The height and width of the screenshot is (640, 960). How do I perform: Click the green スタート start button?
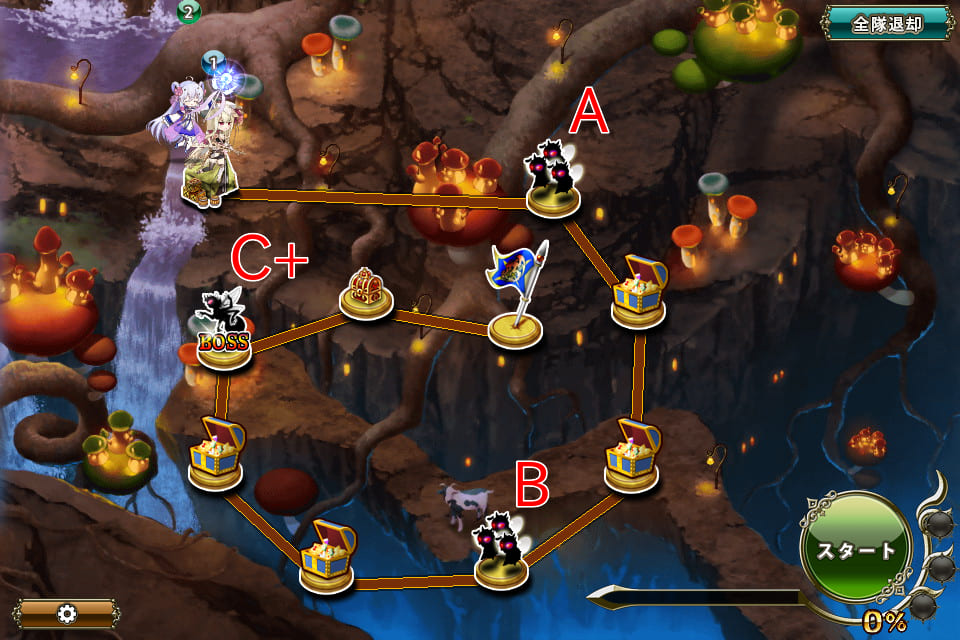click(x=855, y=550)
